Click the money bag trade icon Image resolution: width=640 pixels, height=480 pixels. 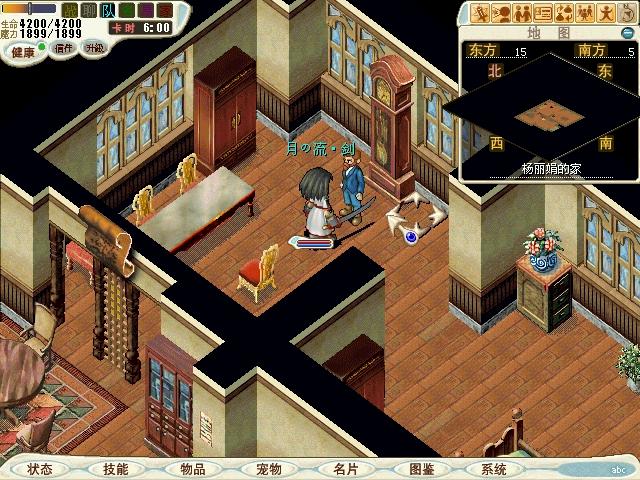coord(565,13)
